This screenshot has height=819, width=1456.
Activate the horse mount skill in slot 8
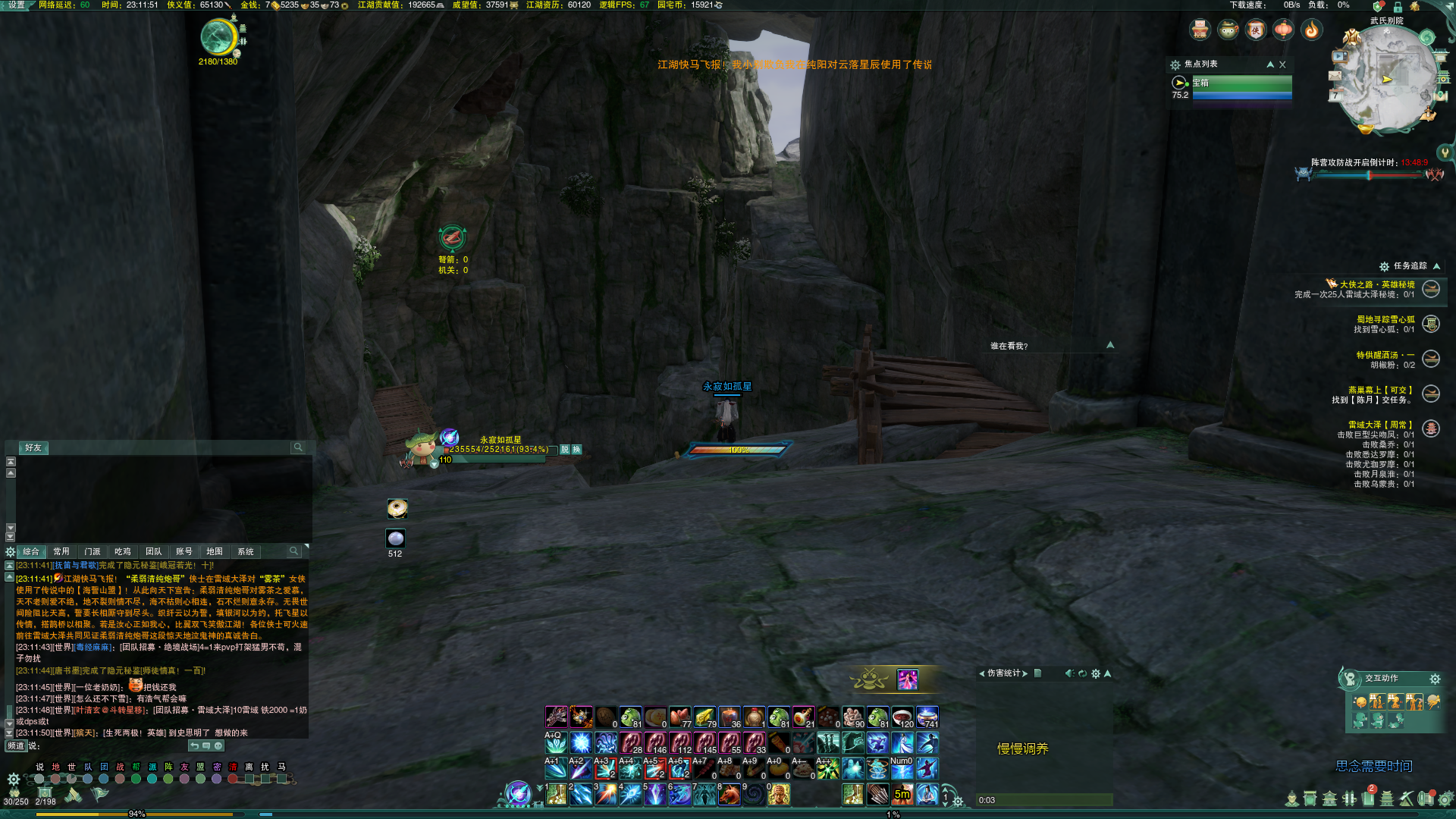coord(730,794)
